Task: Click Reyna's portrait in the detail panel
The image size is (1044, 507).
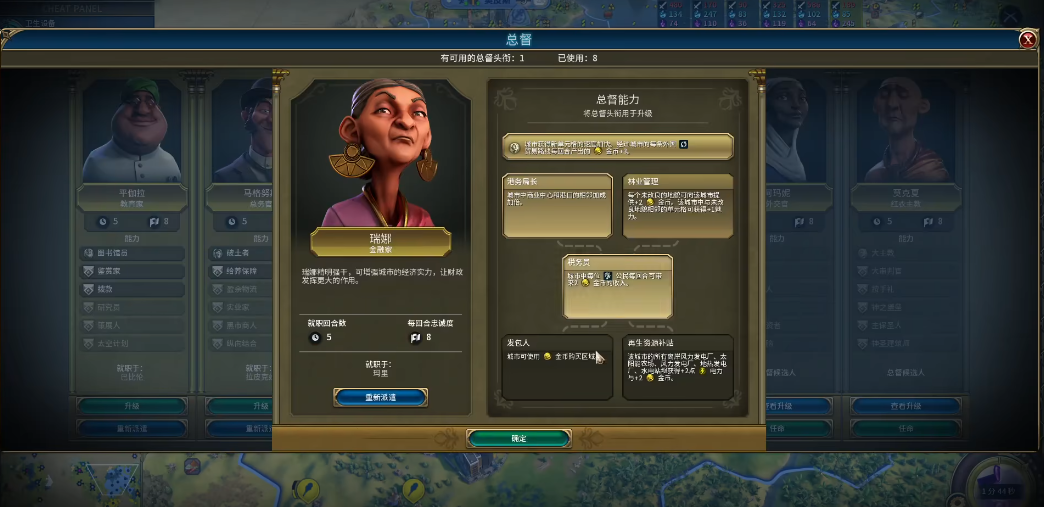Action: 380,155
